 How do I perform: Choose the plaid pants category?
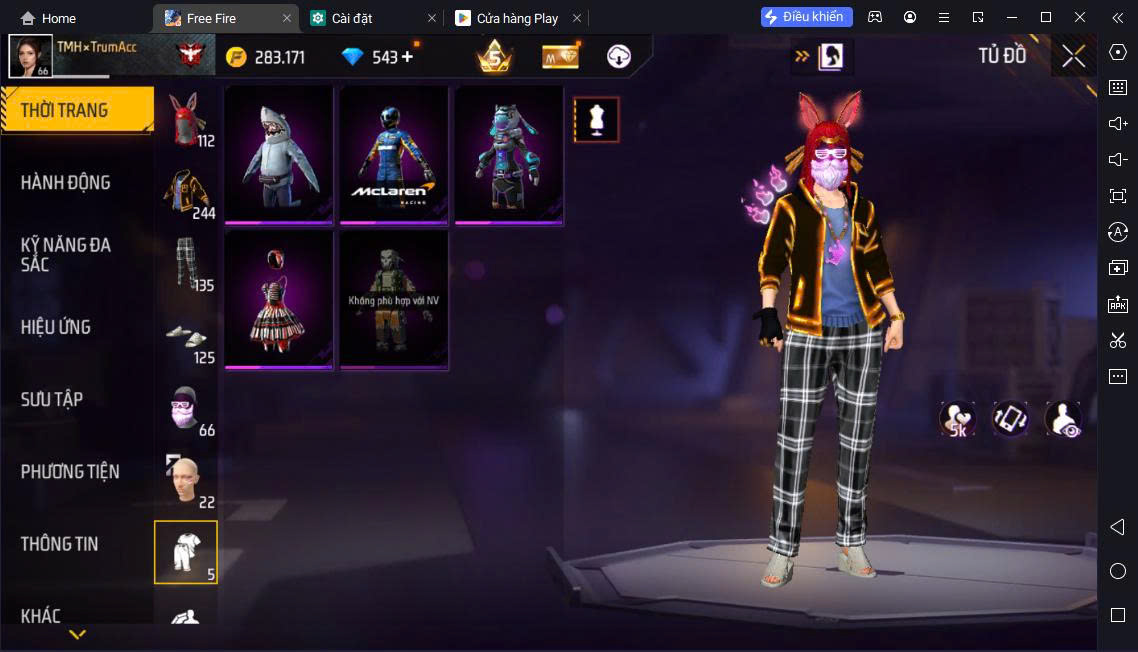click(x=185, y=264)
